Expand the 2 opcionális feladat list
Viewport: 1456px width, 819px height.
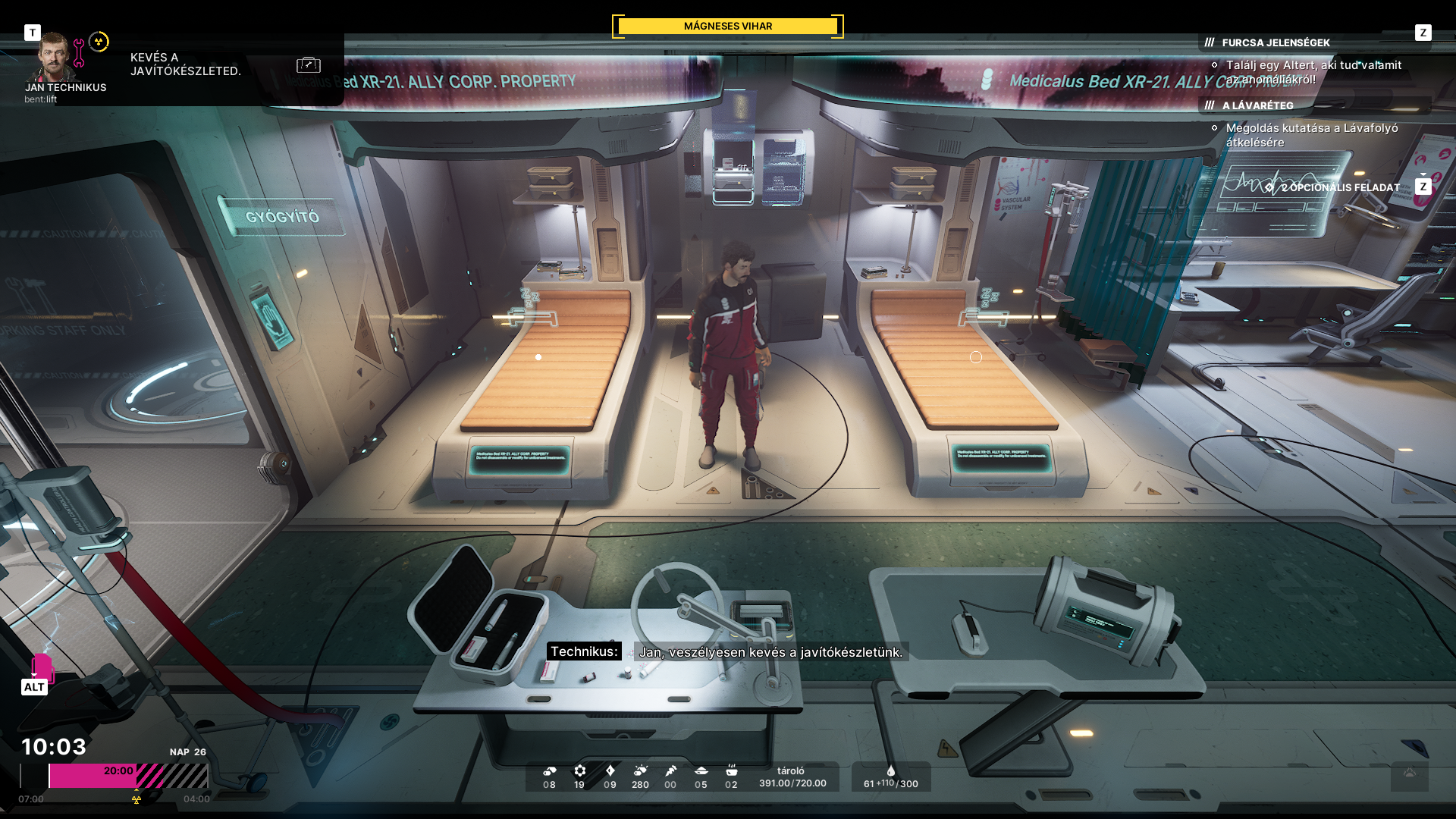1340,187
